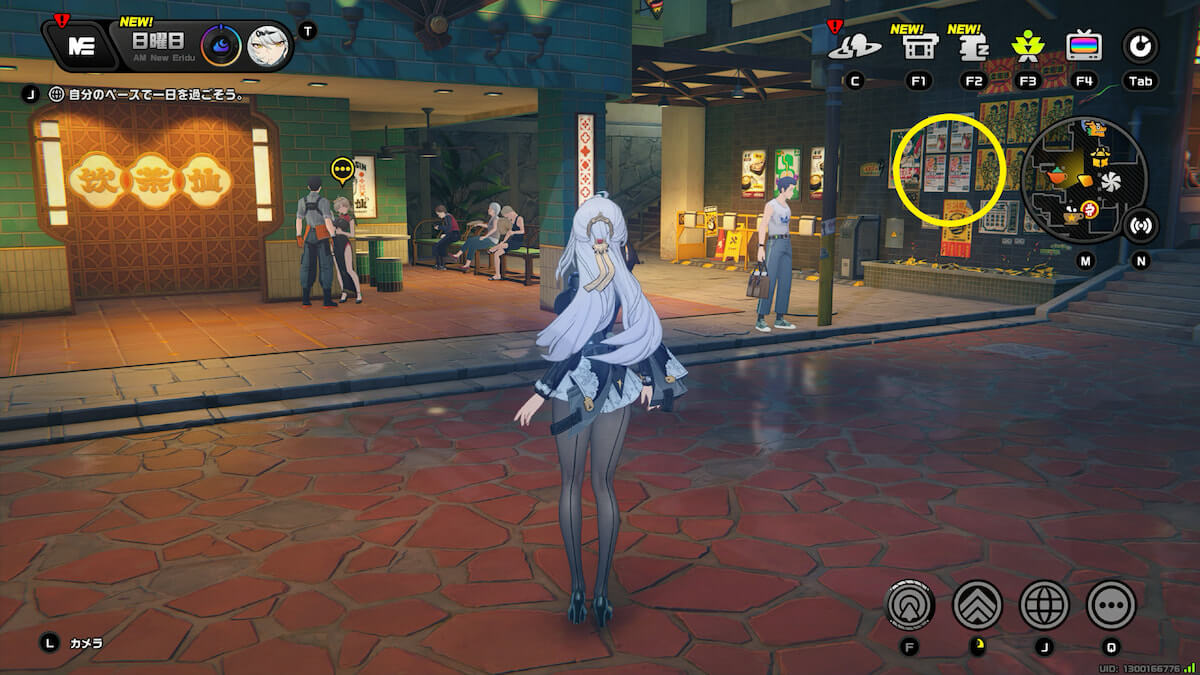Open the storefront icon marked NEW
Screen dimensions: 1200x675
coord(919,46)
